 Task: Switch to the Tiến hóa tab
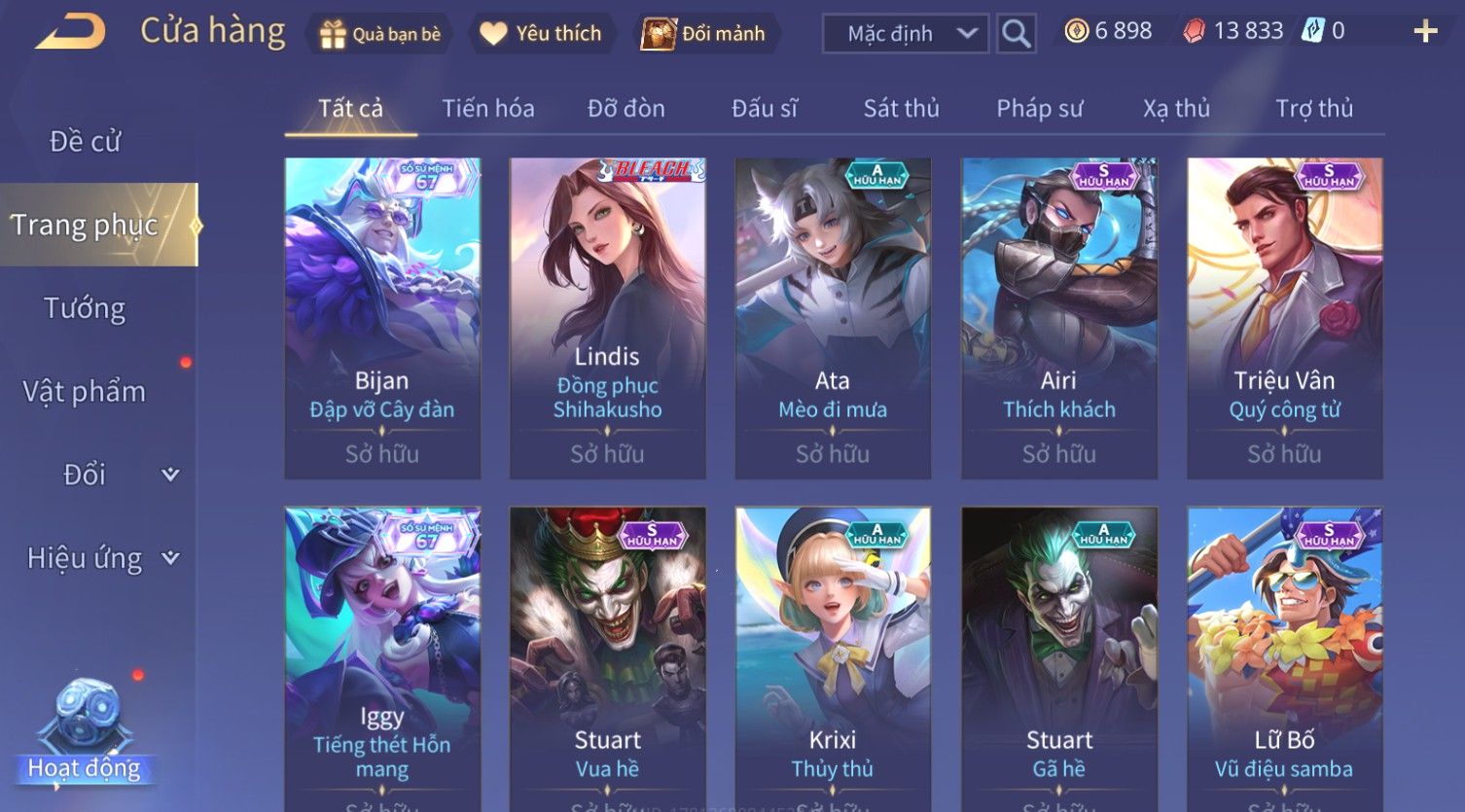pyautogui.click(x=488, y=108)
